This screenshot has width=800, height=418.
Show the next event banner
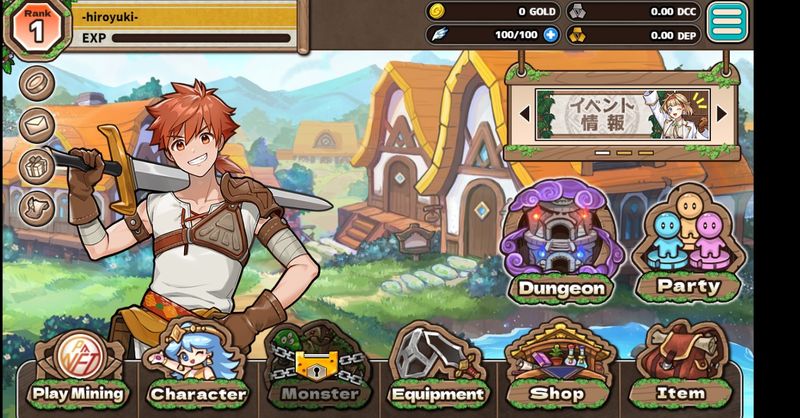722,114
